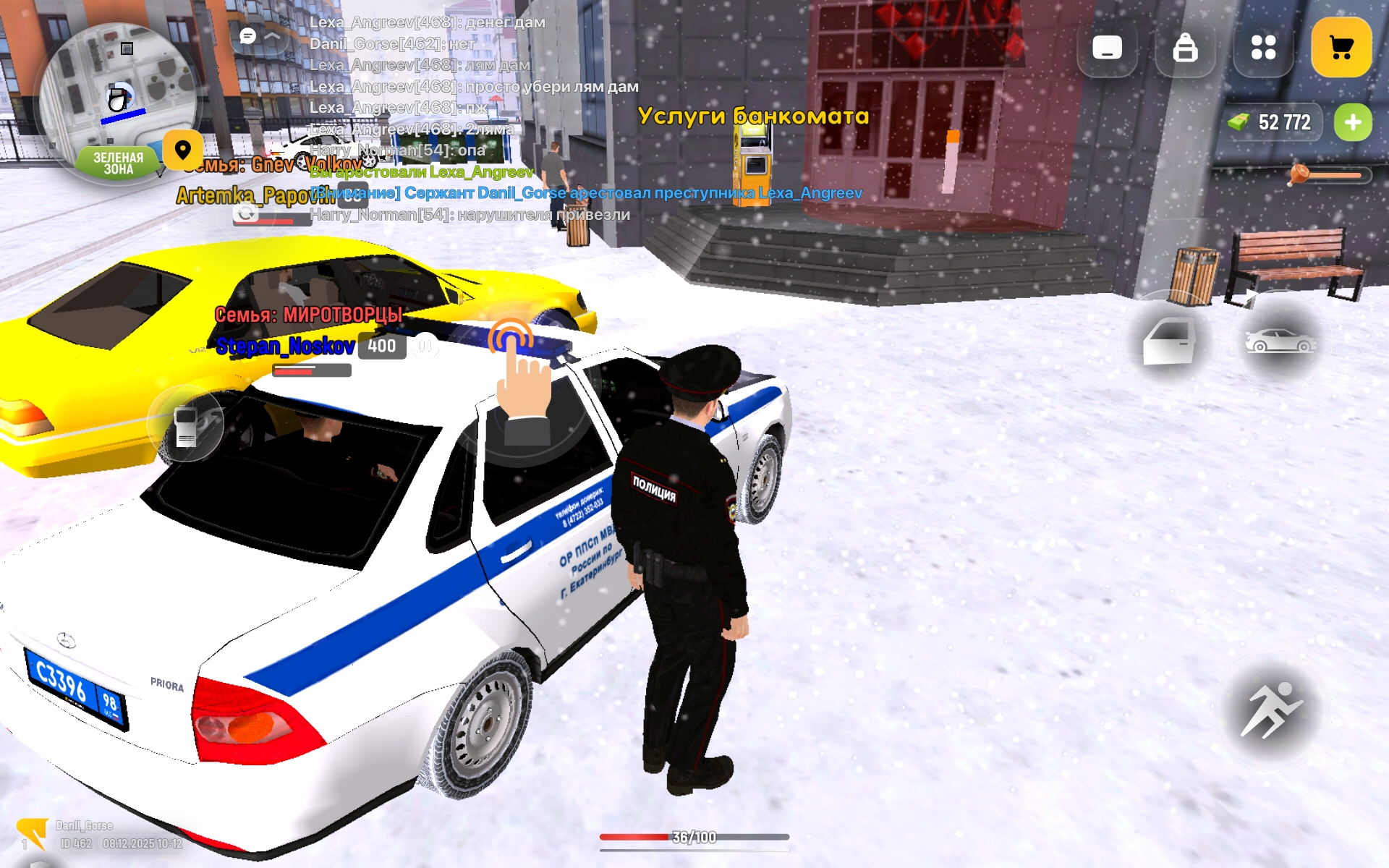The width and height of the screenshot is (1389, 868).
Task: Open the four-dot main menu
Action: click(1263, 48)
